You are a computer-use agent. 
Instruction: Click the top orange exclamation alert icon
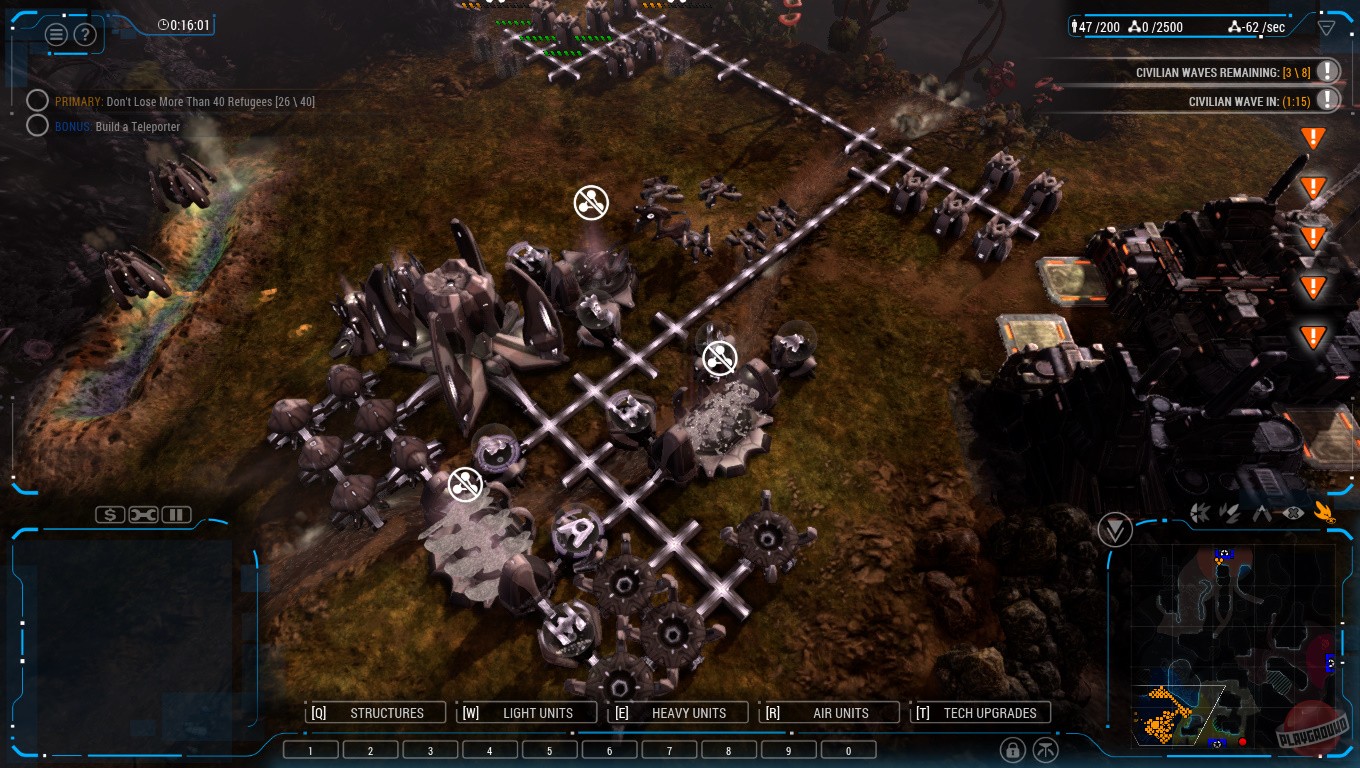pos(1312,137)
